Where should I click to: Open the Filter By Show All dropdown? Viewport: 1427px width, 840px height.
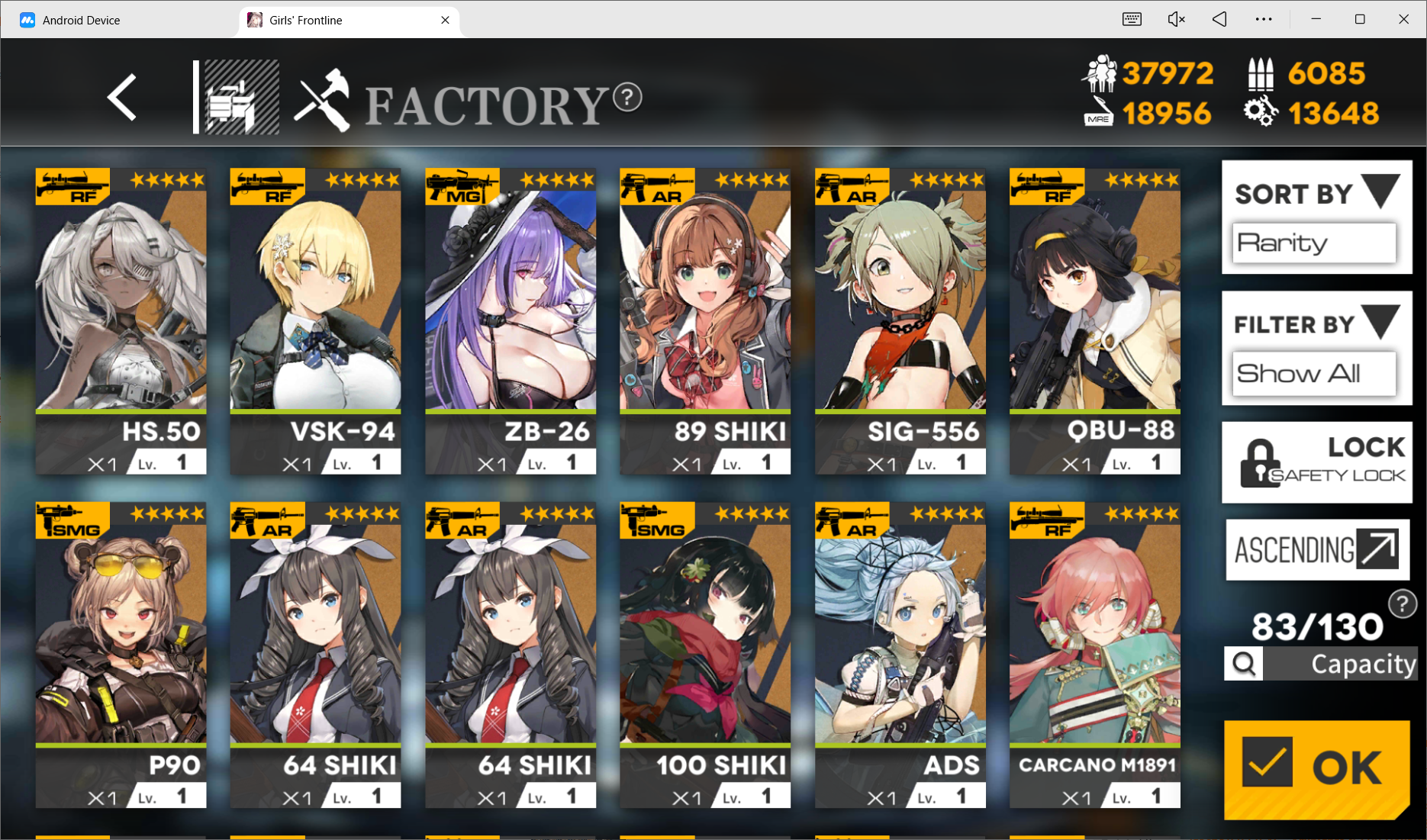1316,373
